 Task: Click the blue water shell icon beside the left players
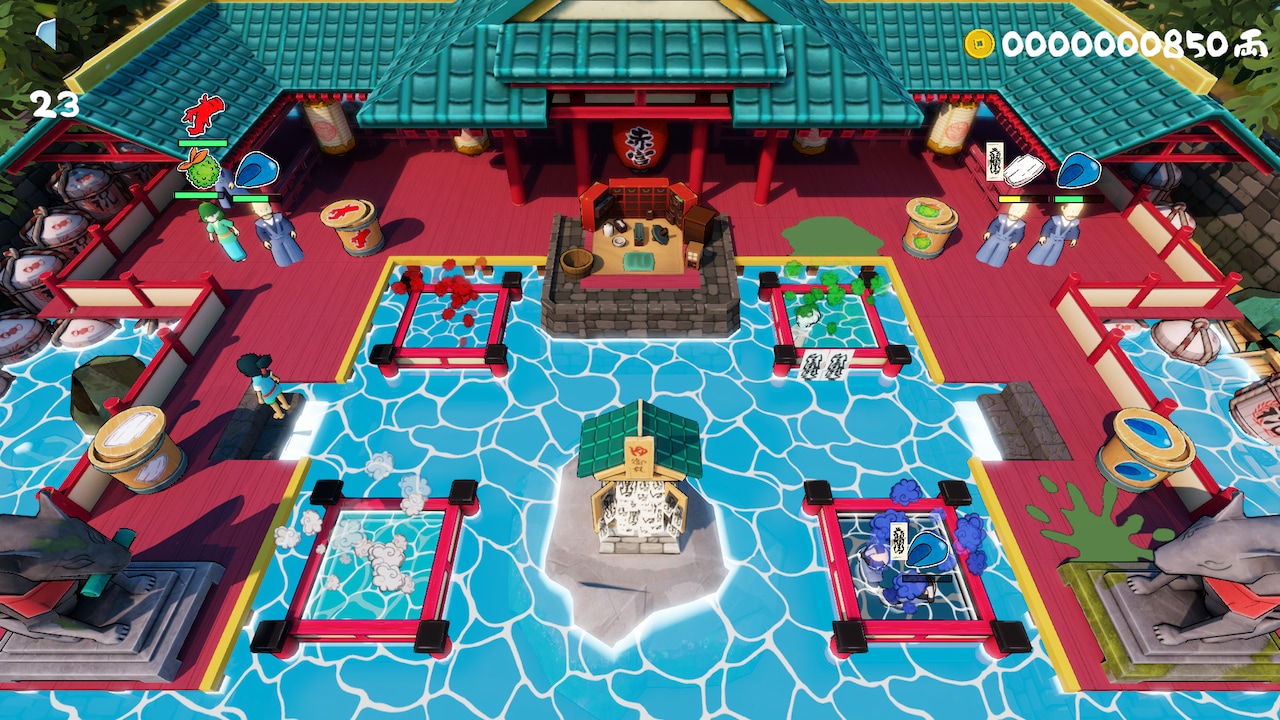258,168
